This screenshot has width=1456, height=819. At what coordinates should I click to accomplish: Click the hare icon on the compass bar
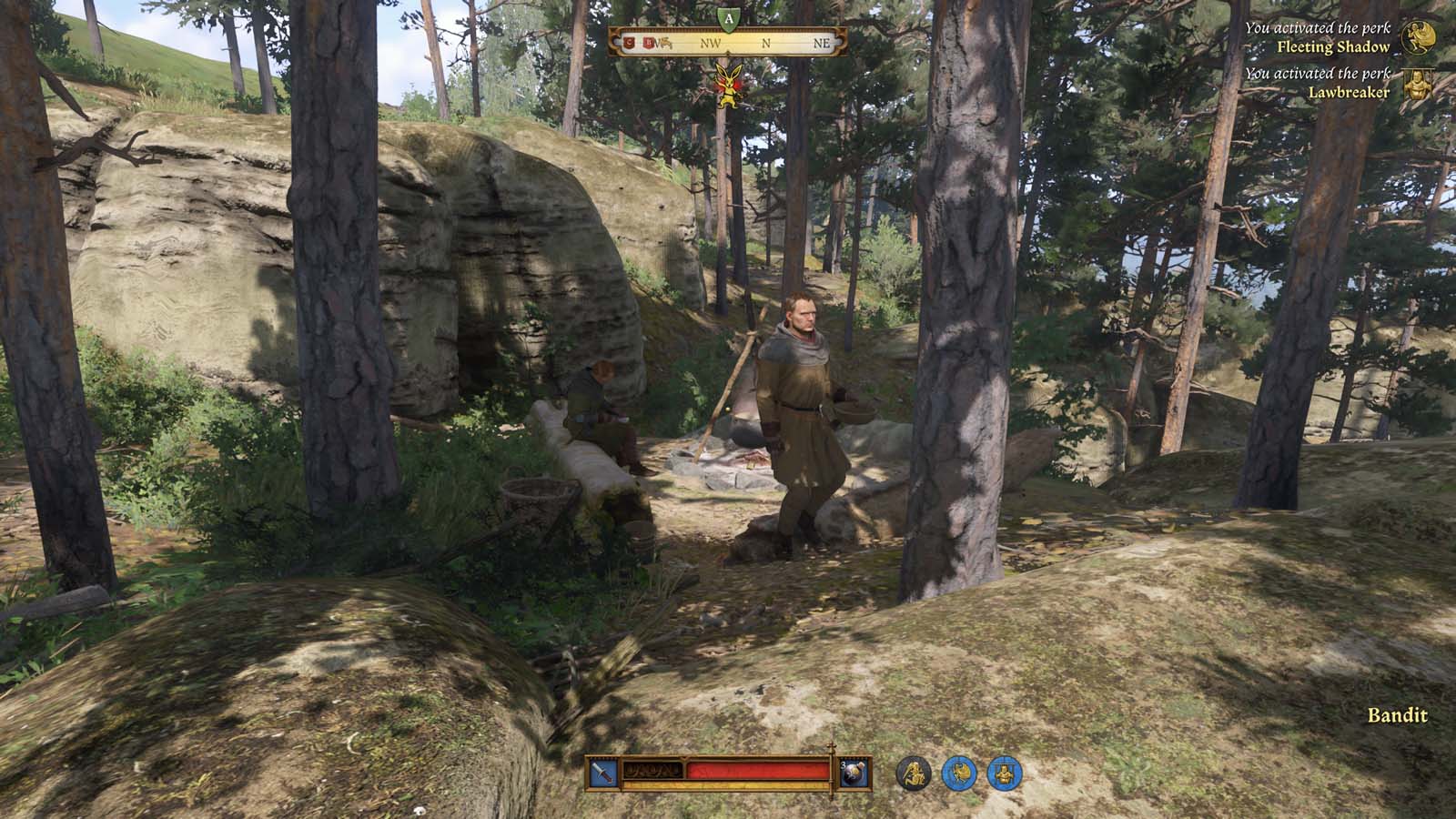pos(665,43)
